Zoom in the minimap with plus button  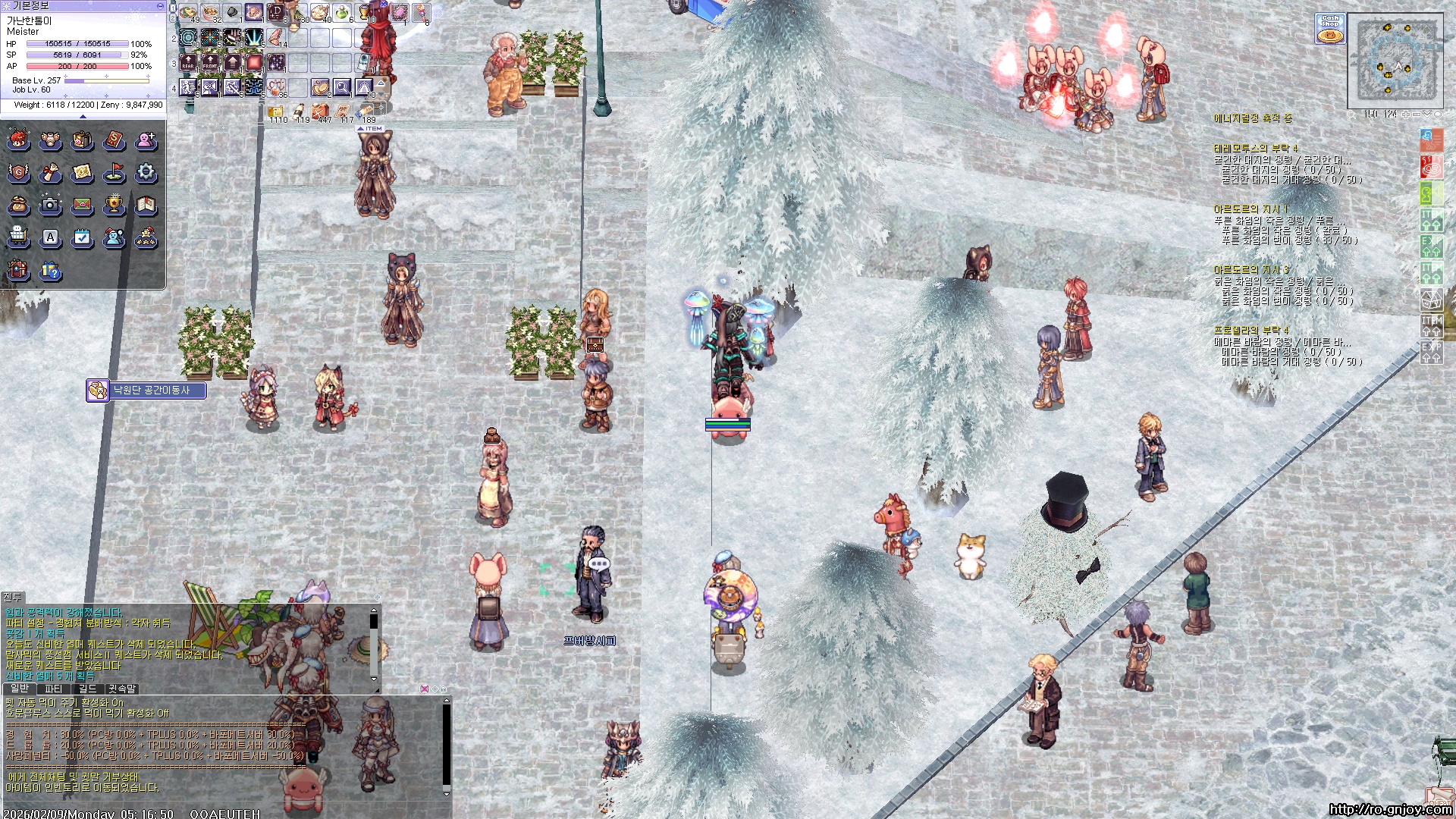1406,115
